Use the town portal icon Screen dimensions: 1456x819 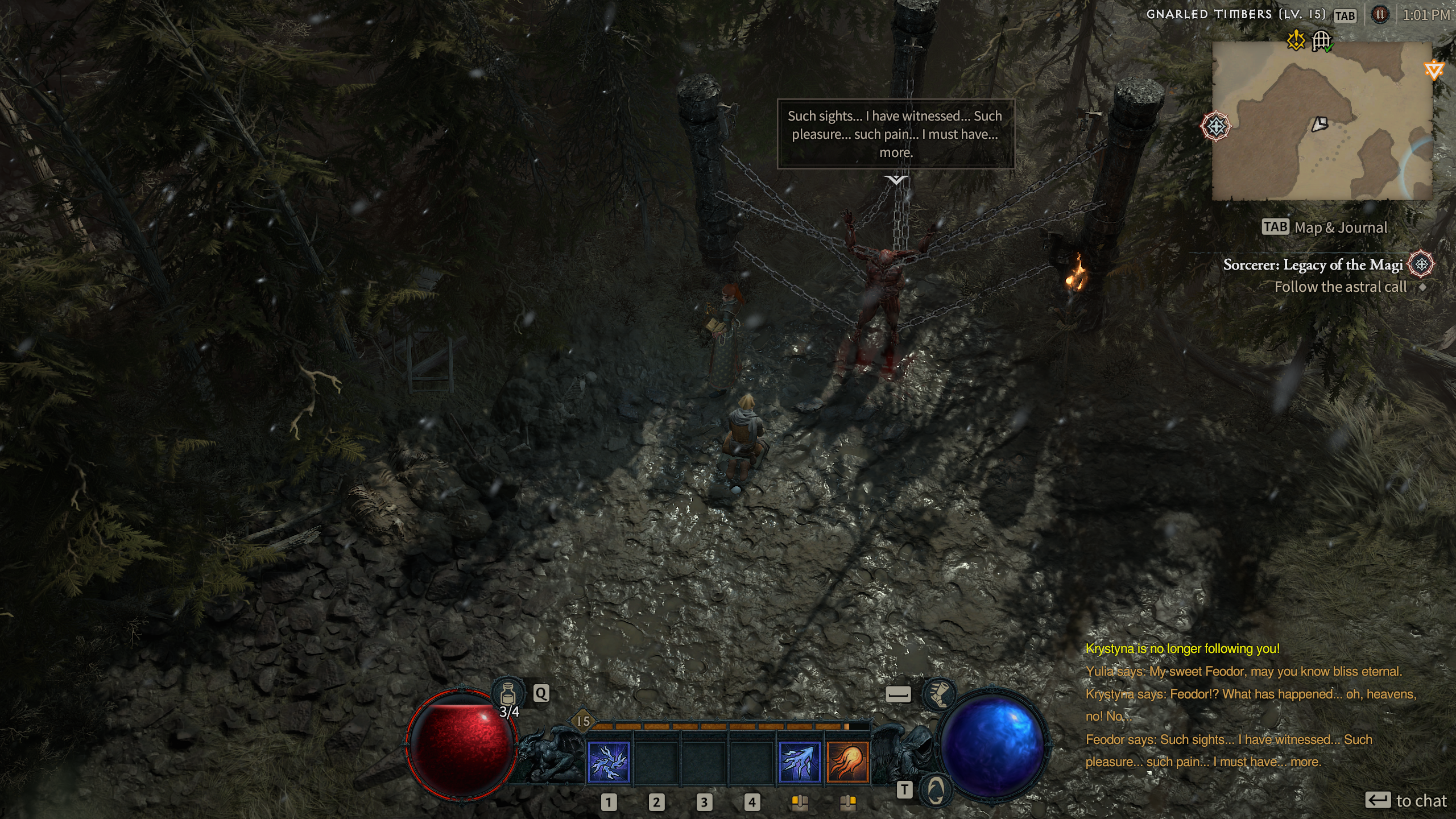[936, 790]
